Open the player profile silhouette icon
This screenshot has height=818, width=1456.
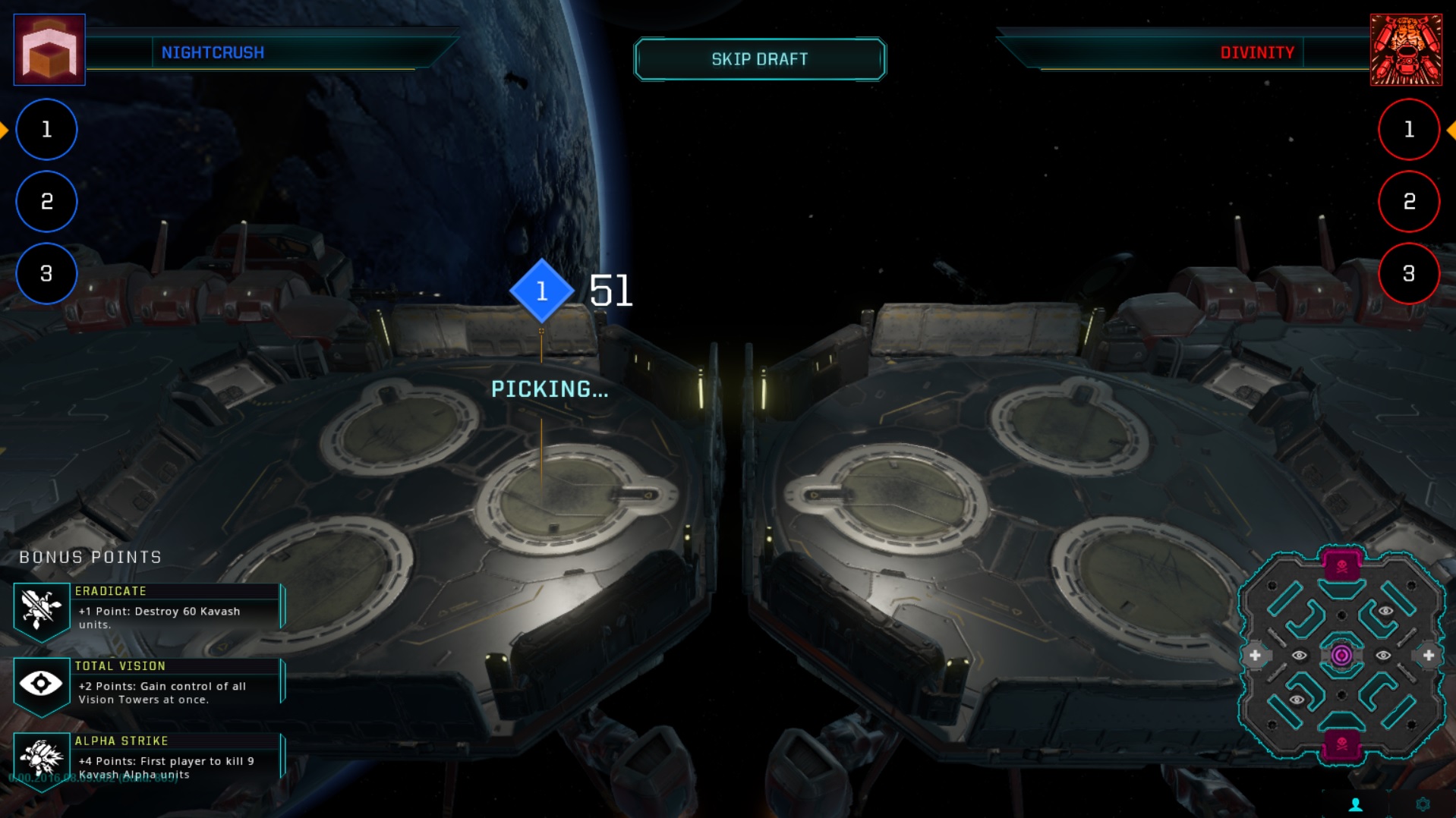click(x=1356, y=804)
